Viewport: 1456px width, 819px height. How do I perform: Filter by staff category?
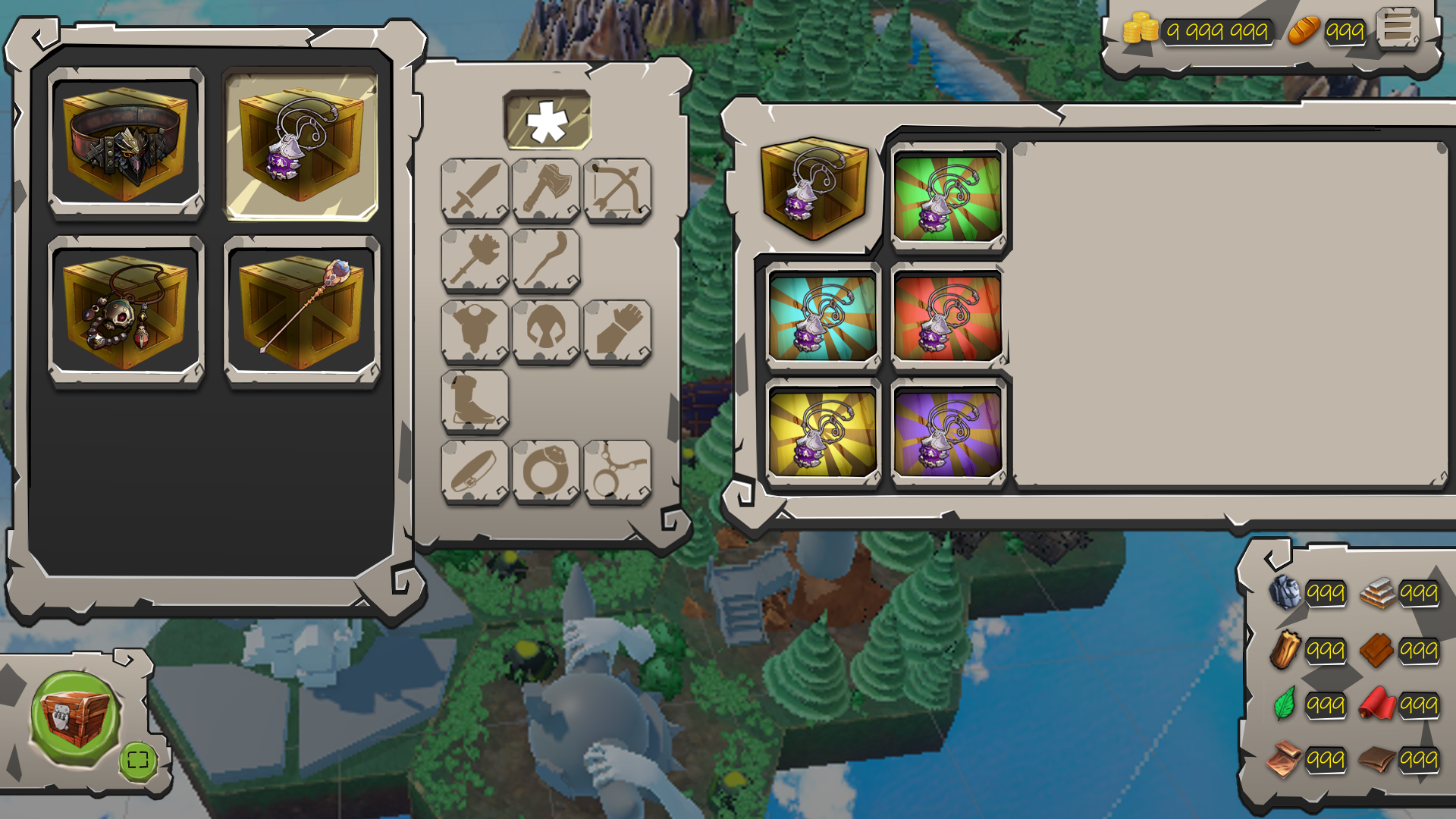546,260
